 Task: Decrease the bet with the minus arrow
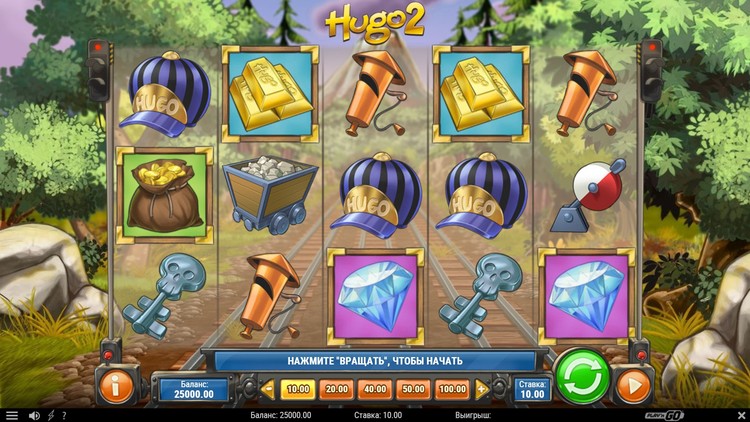268,388
